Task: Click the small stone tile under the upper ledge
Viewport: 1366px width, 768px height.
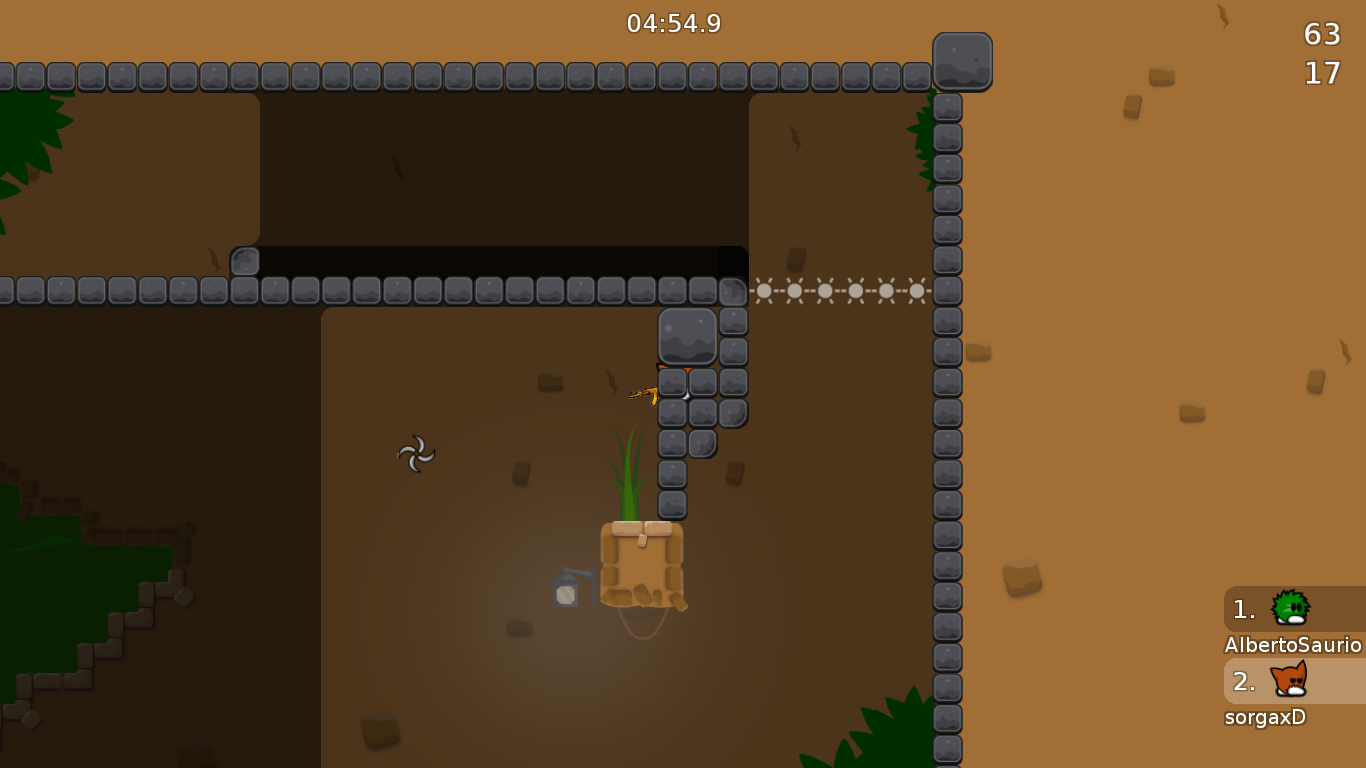Action: point(244,262)
